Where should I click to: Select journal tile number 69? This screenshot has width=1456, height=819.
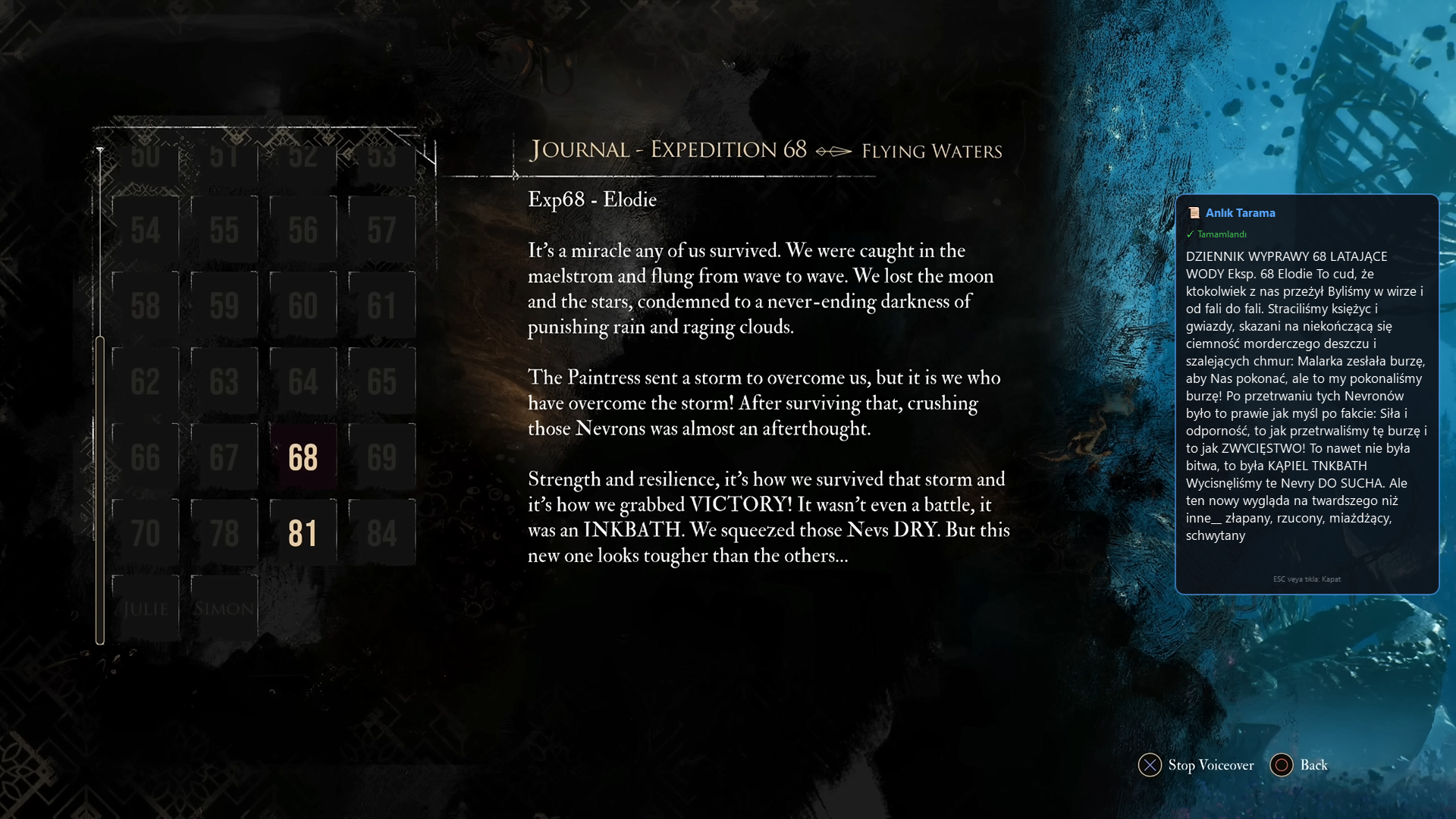pyautogui.click(x=381, y=457)
